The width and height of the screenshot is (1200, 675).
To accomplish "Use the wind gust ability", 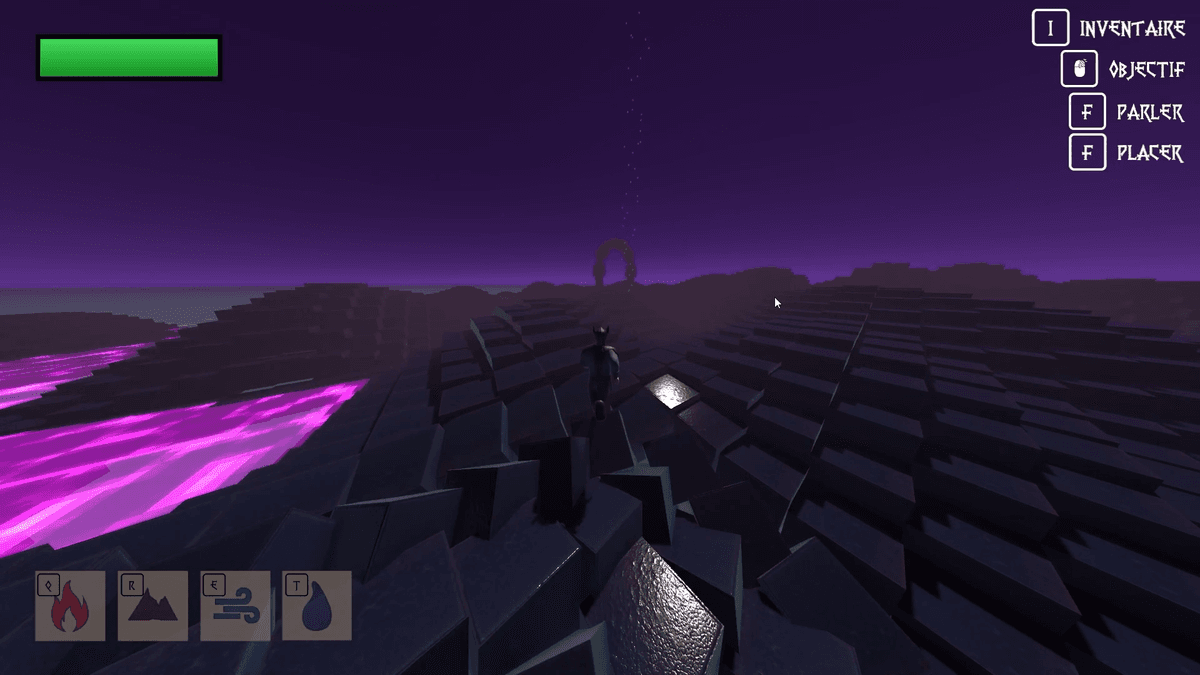I will tap(235, 606).
